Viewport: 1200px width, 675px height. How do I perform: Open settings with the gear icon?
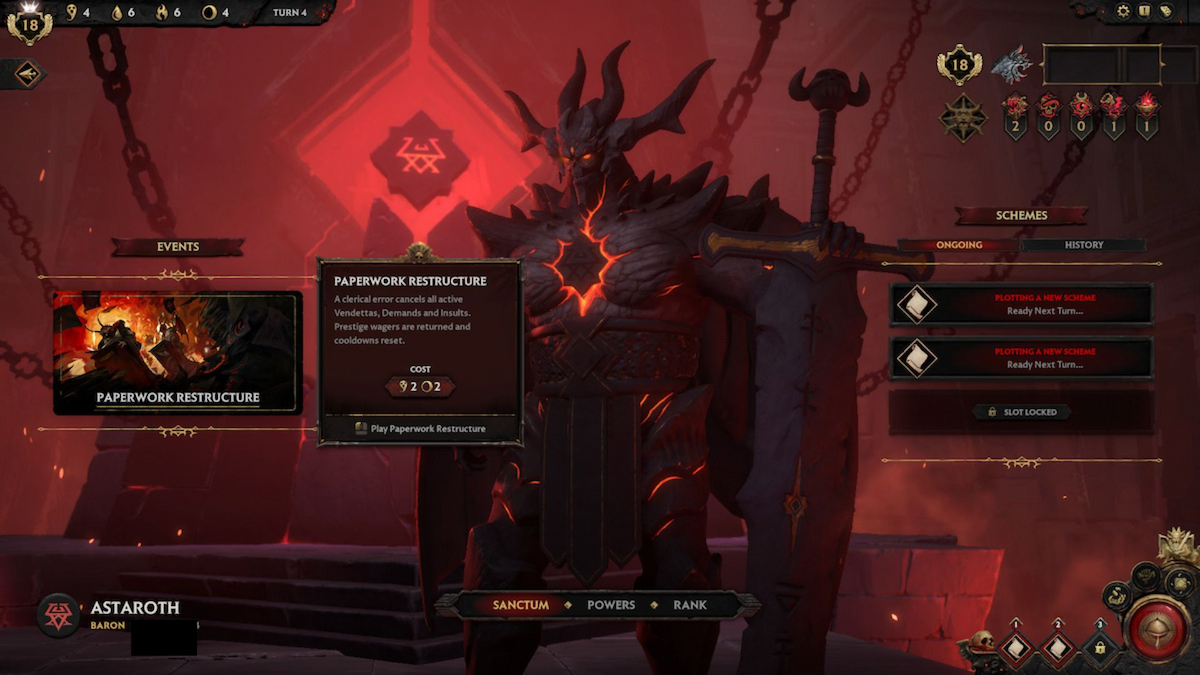tap(1123, 11)
